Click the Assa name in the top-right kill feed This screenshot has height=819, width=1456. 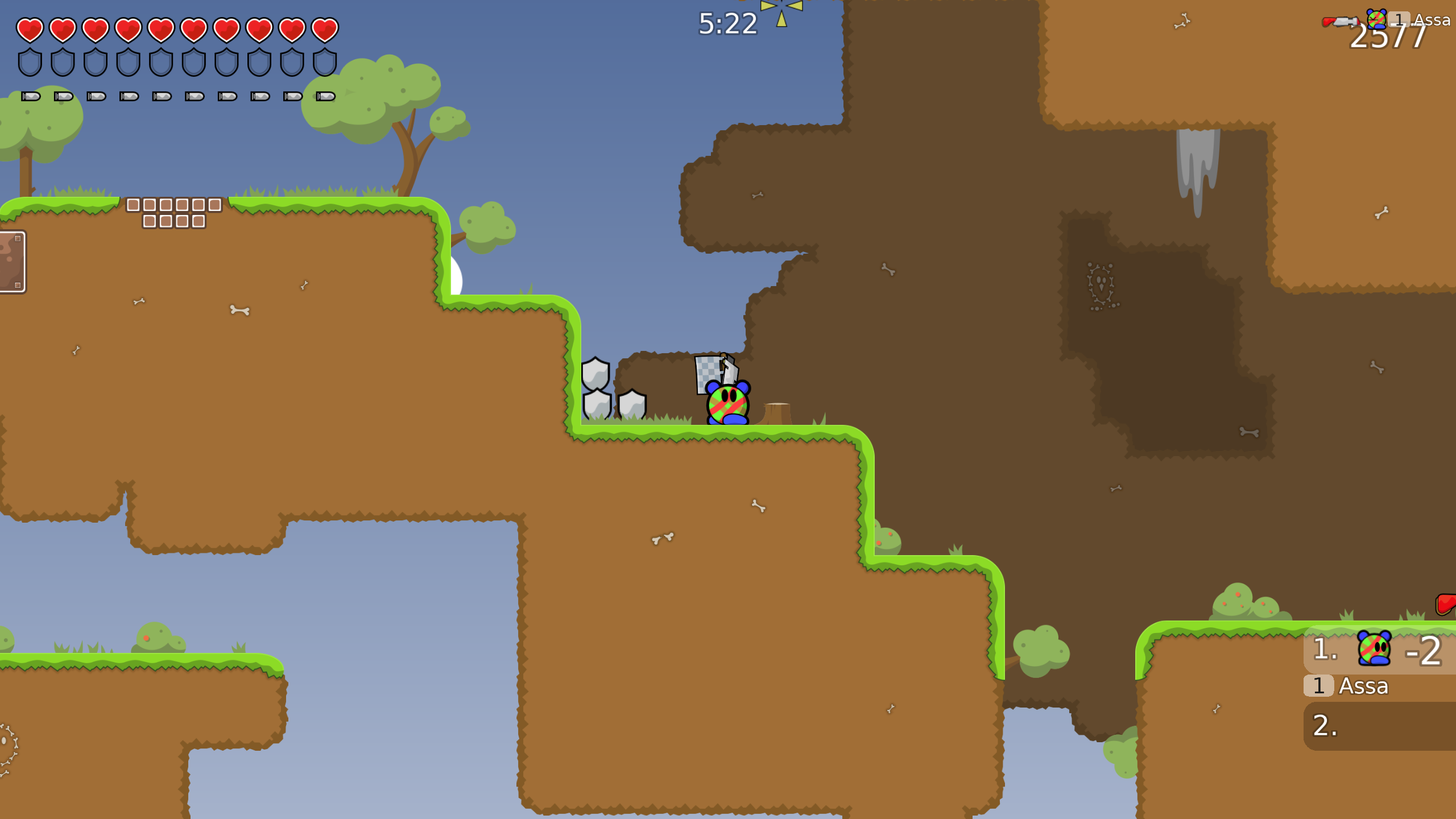tap(1432, 19)
